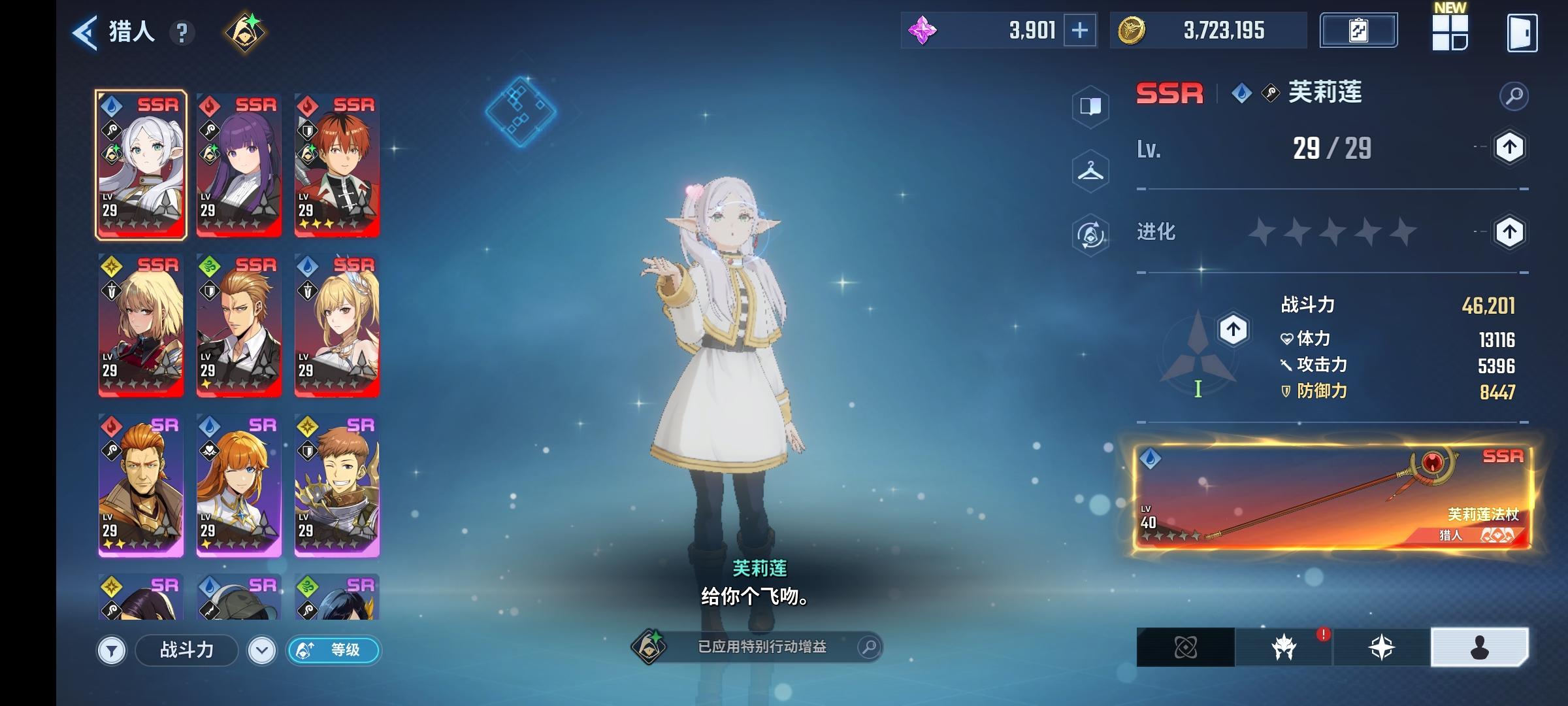
Task: Open the clipboard icon in the top bar
Action: (x=1359, y=30)
